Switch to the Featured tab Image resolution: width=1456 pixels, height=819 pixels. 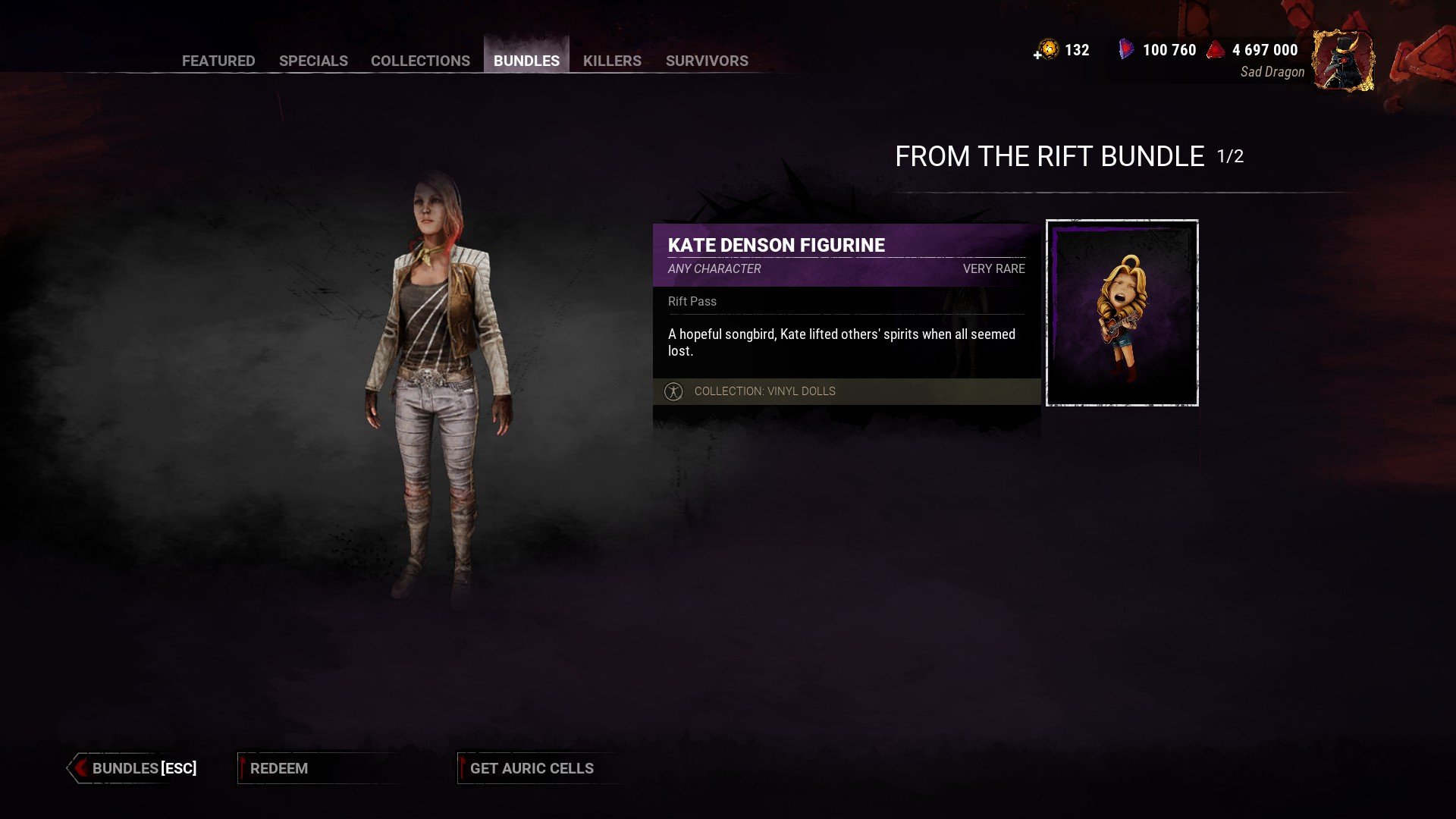click(218, 61)
